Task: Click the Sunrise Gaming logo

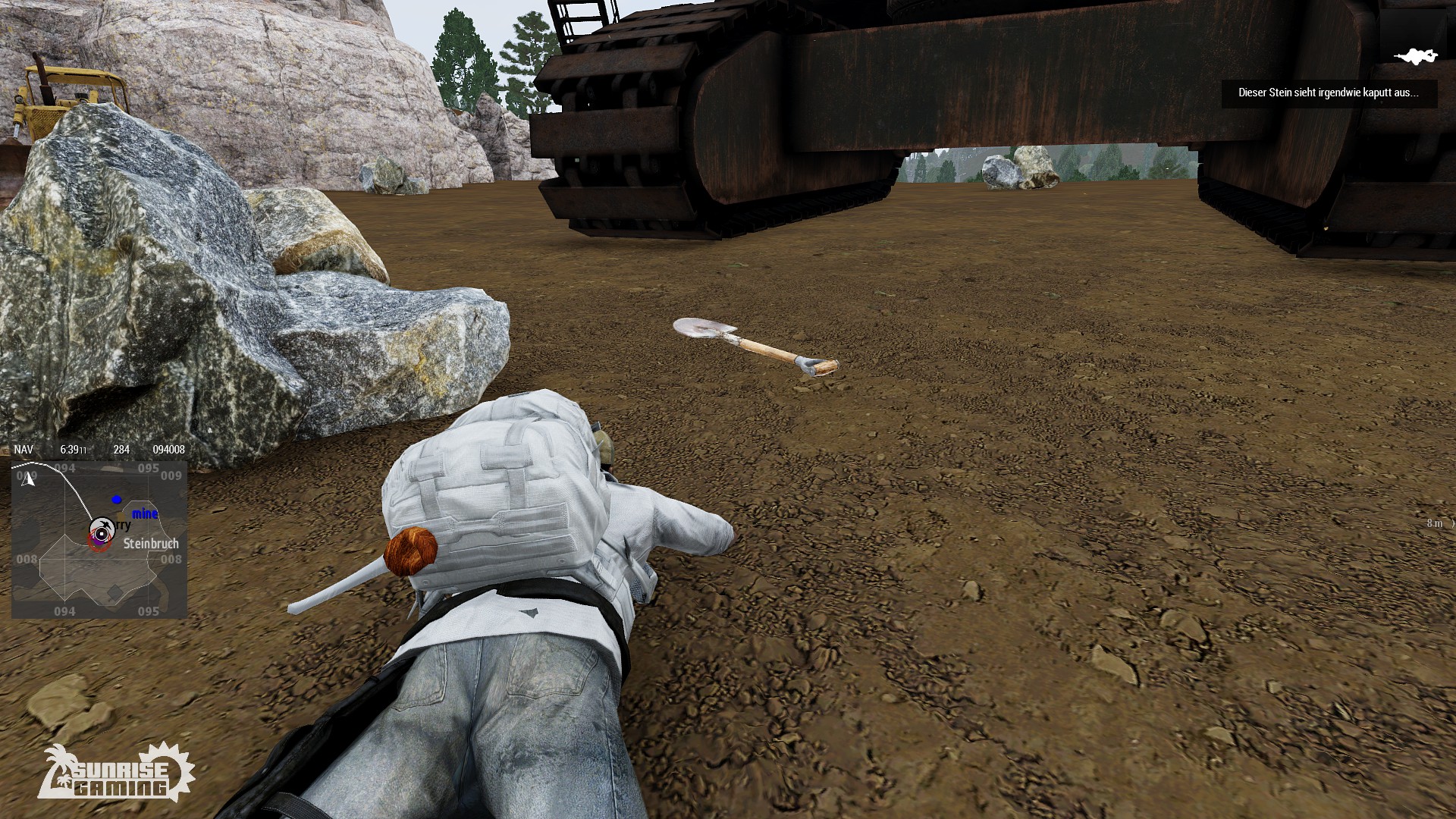Action: coord(116,773)
